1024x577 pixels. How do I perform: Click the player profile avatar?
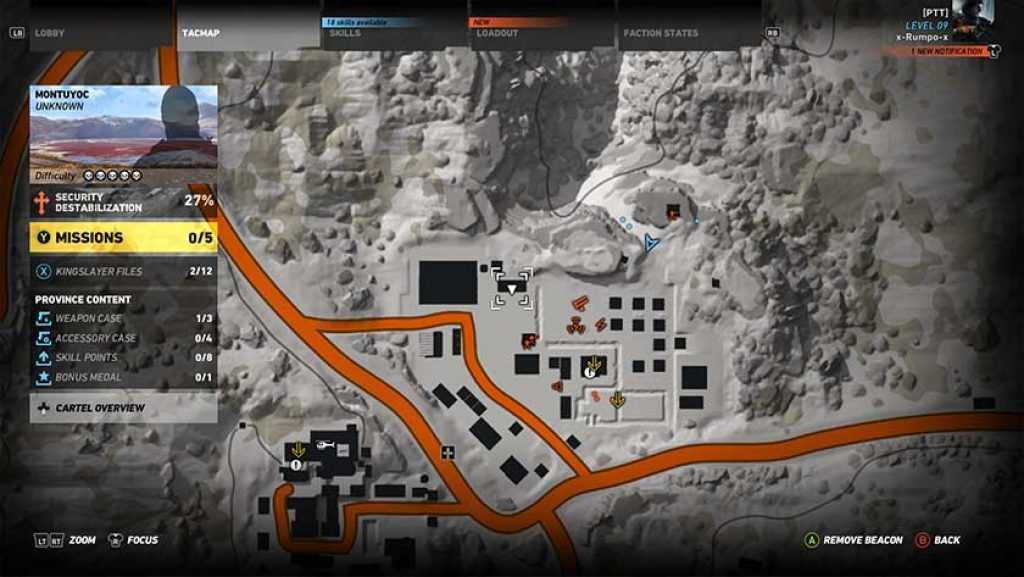tap(973, 19)
